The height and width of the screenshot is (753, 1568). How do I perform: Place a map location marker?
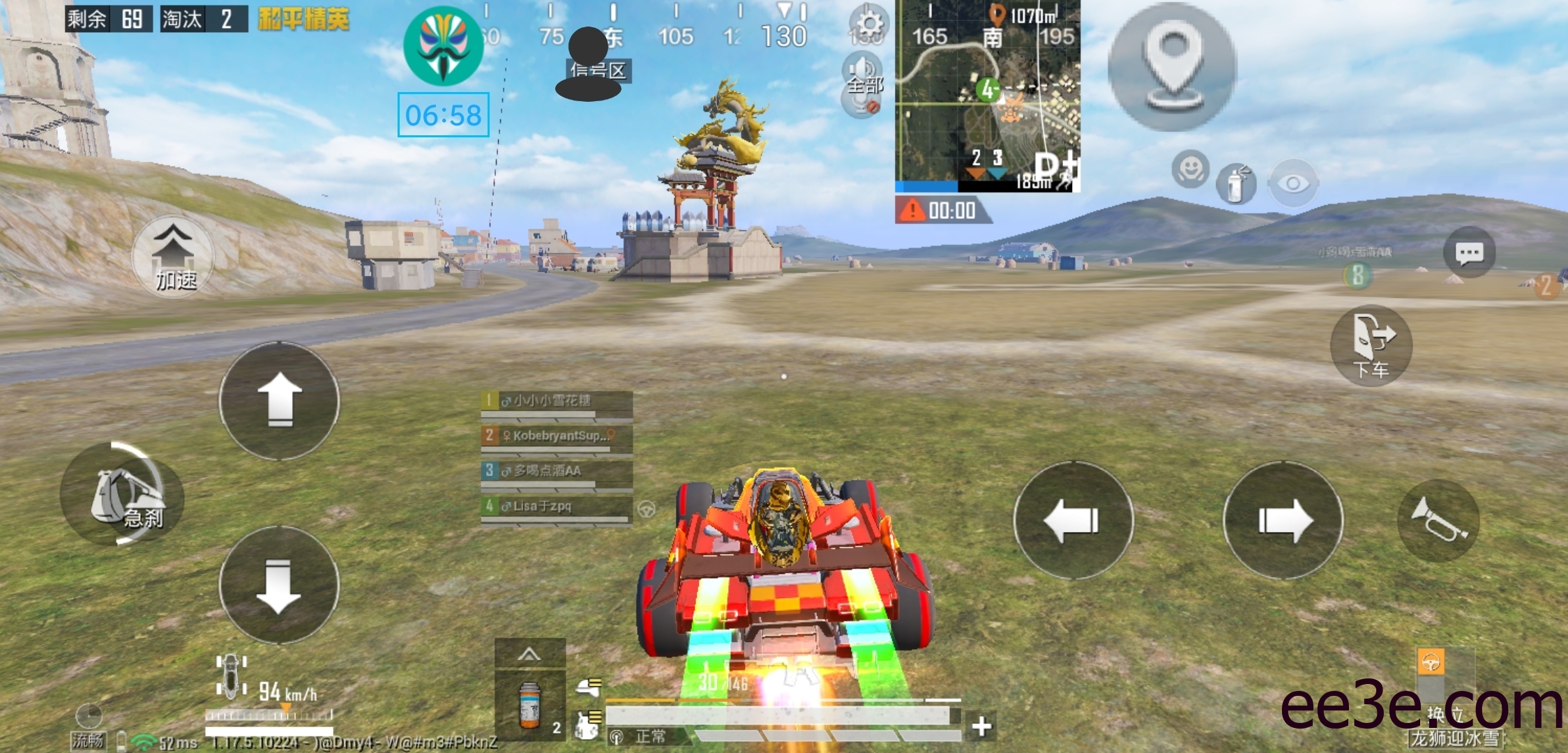pyautogui.click(x=1172, y=67)
